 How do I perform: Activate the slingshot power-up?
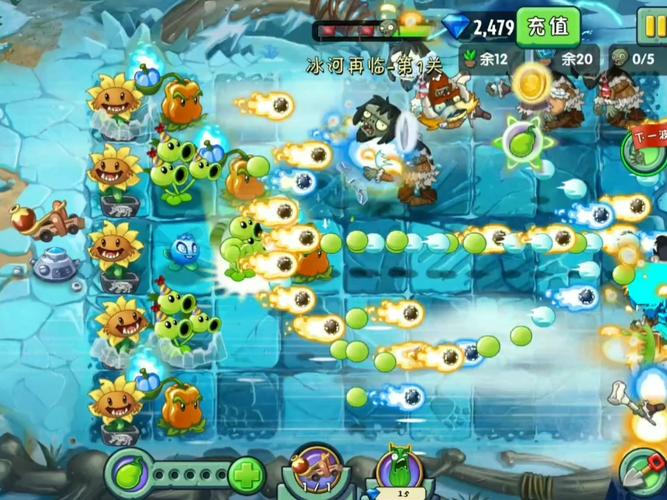coord(315,472)
